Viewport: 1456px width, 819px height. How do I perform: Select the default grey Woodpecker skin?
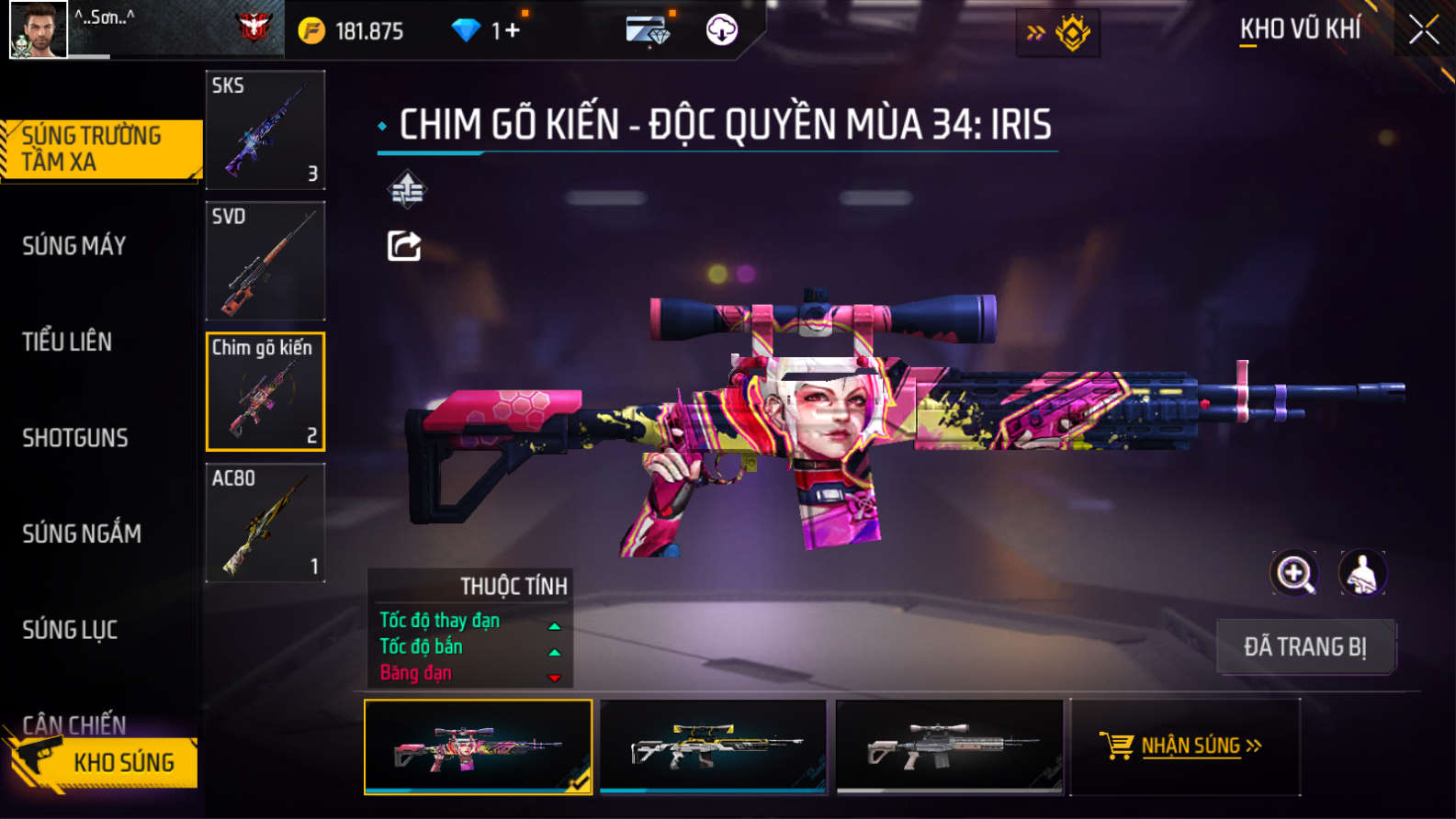tap(949, 746)
